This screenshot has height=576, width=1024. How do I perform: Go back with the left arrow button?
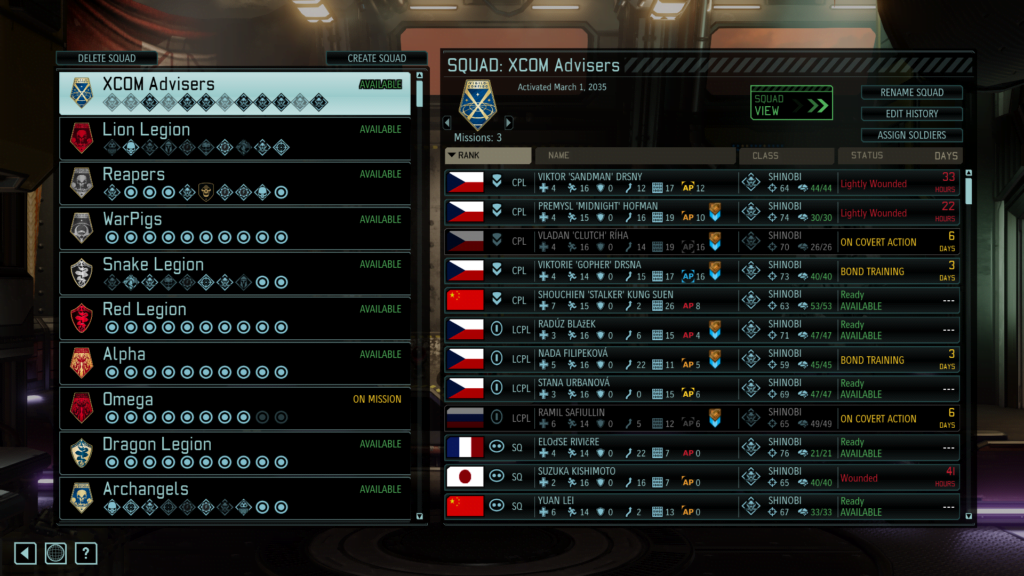pyautogui.click(x=26, y=553)
